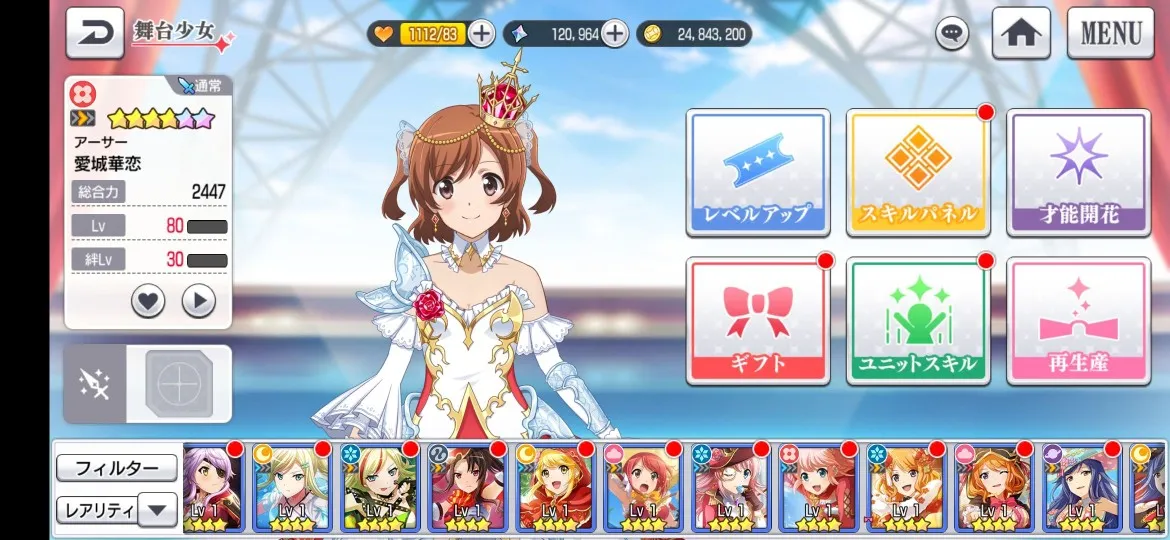Play the character preview with the triangle button
The height and width of the screenshot is (540, 1170).
(x=199, y=300)
